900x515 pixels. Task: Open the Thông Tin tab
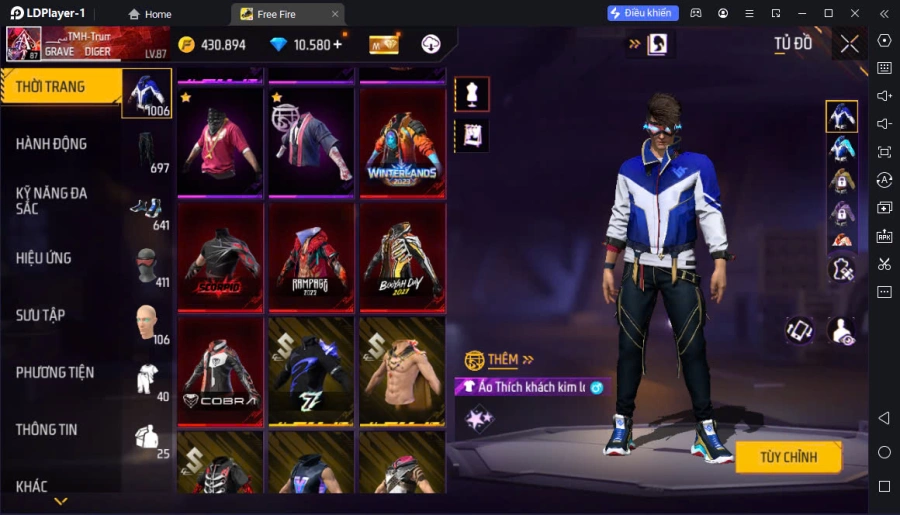click(62, 430)
